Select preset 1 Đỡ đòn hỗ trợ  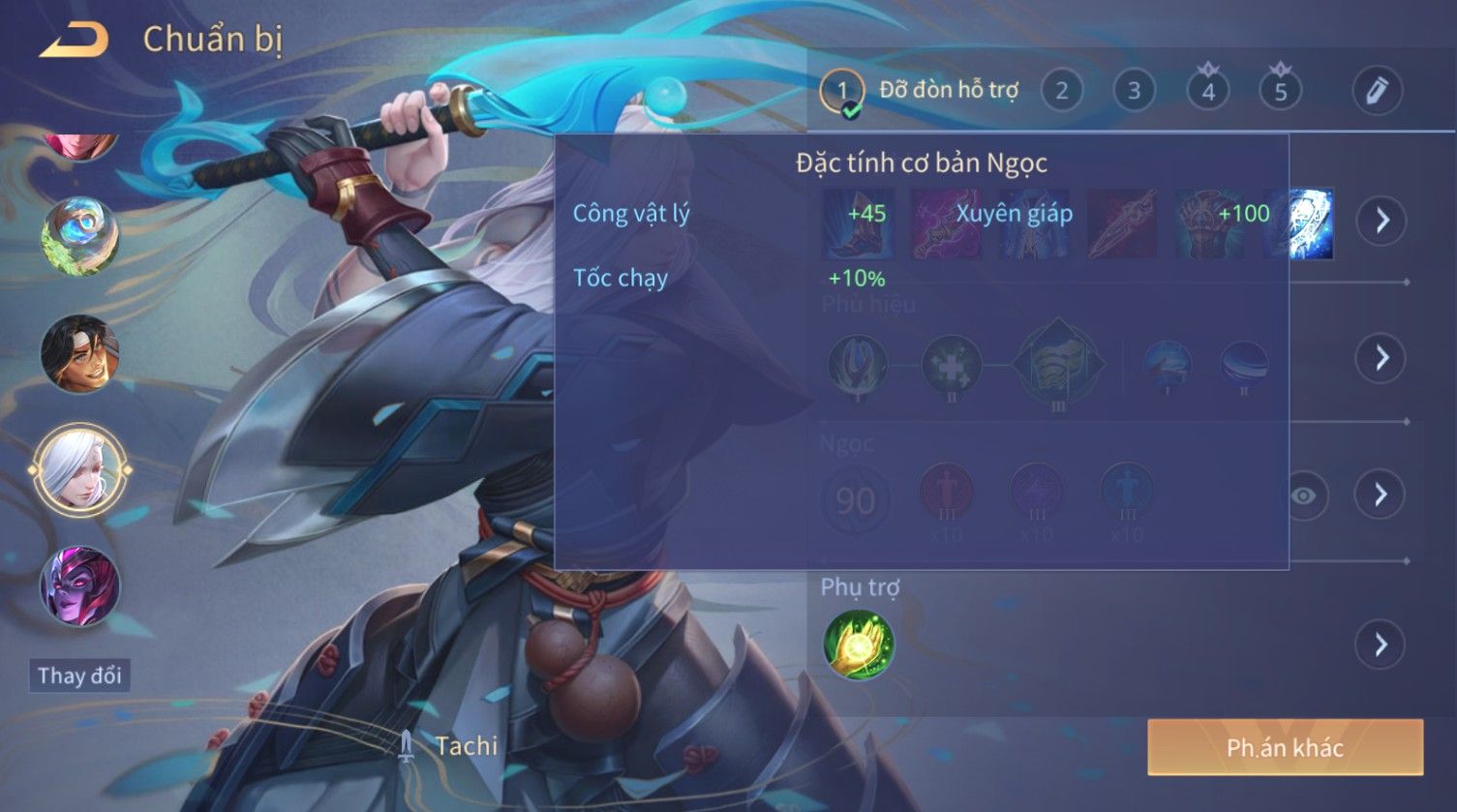(842, 91)
